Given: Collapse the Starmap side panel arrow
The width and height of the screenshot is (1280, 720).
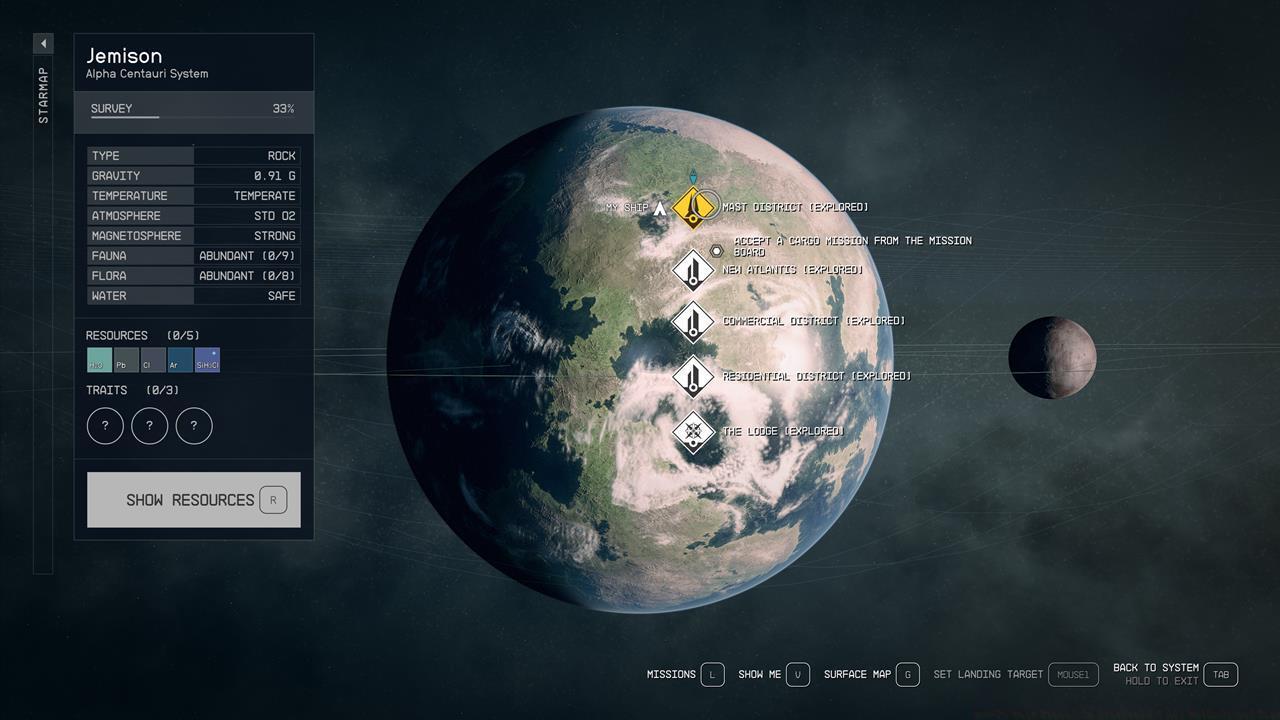Looking at the screenshot, I should [43, 44].
